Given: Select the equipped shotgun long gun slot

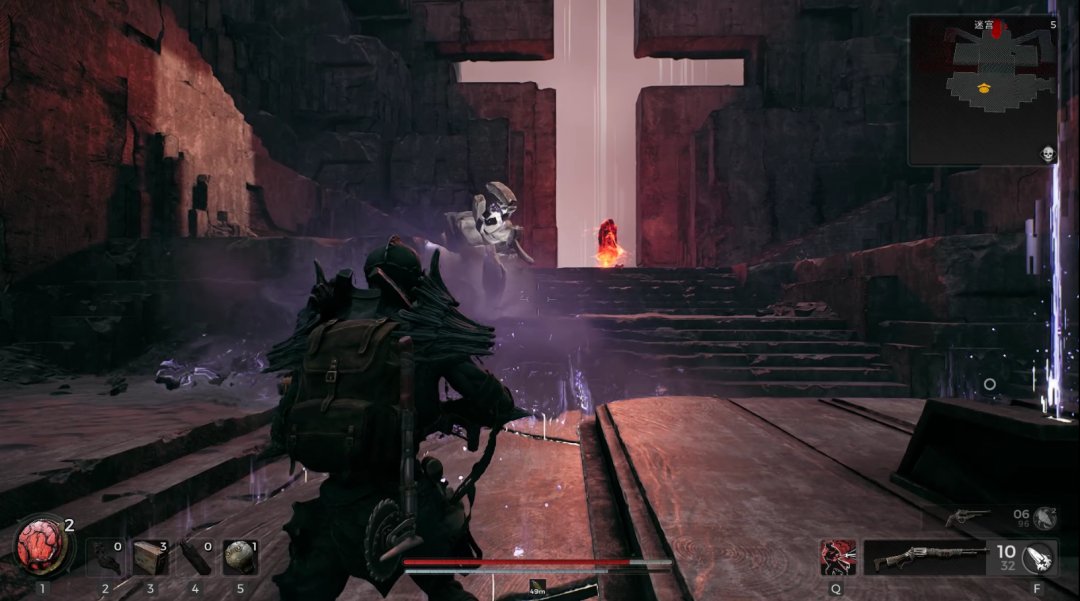Looking at the screenshot, I should (923, 558).
